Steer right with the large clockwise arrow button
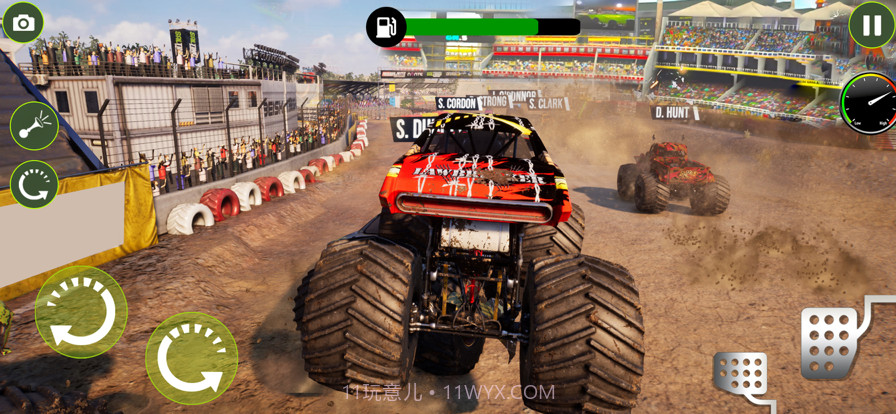The image size is (896, 414). [191, 358]
